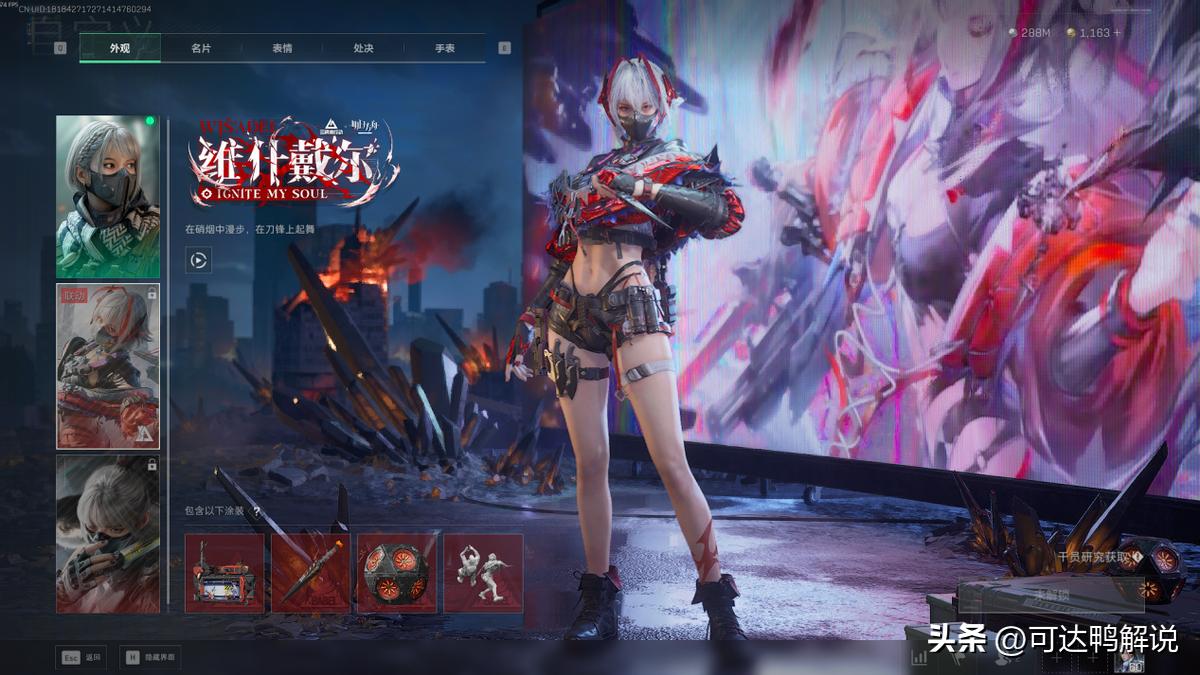The height and width of the screenshot is (675, 1200).
Task: View the red equipment case skin item
Action: pos(225,573)
